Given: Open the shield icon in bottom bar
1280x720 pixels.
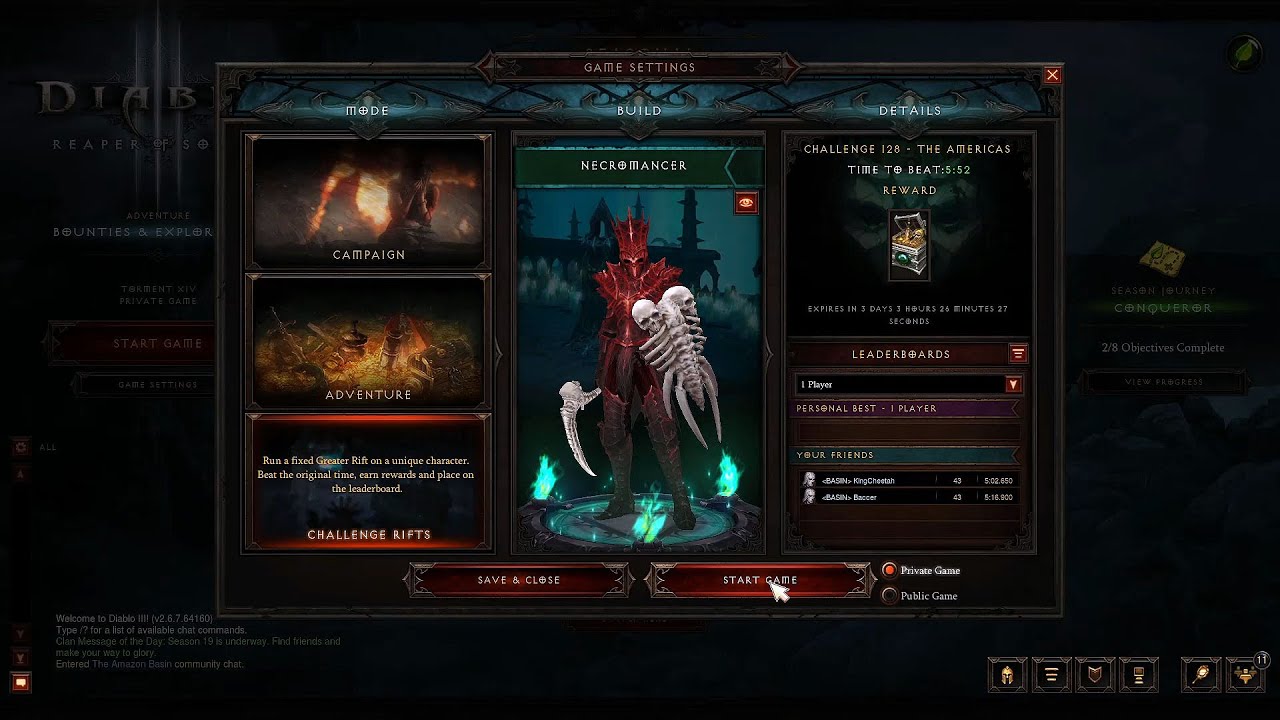Looking at the screenshot, I should click(1095, 674).
